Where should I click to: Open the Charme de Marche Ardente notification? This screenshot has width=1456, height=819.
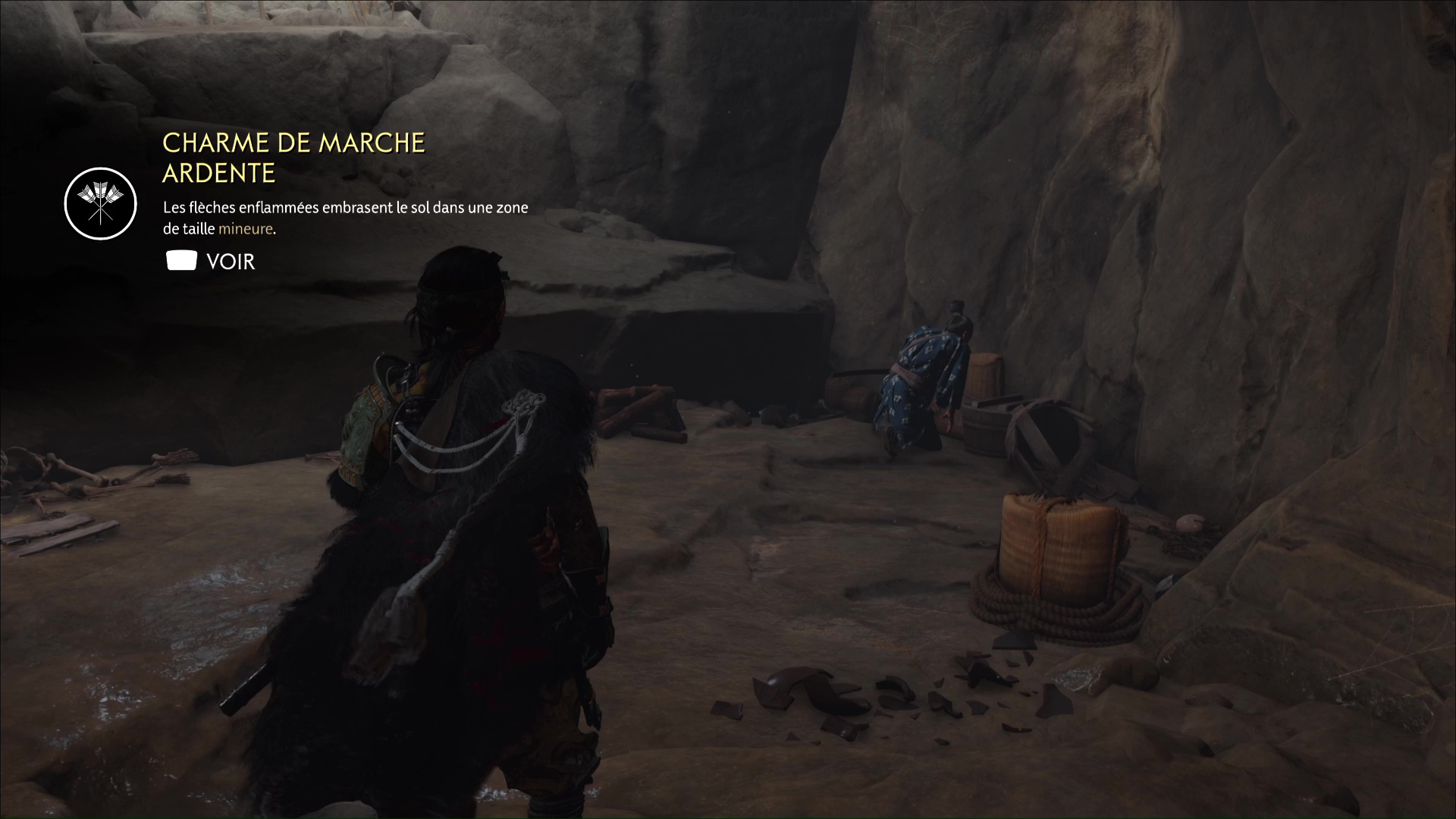coord(211,262)
